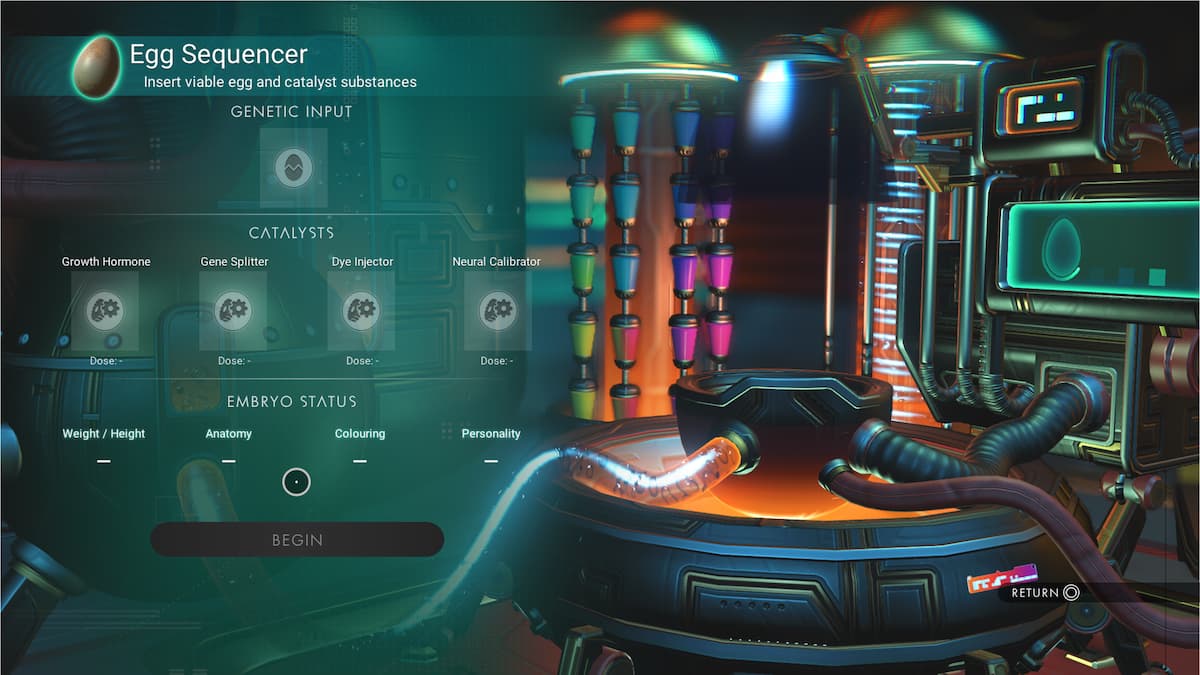Viewport: 1200px width, 675px height.
Task: Choose the Gene Splitter catalyst slot
Action: coord(233,310)
